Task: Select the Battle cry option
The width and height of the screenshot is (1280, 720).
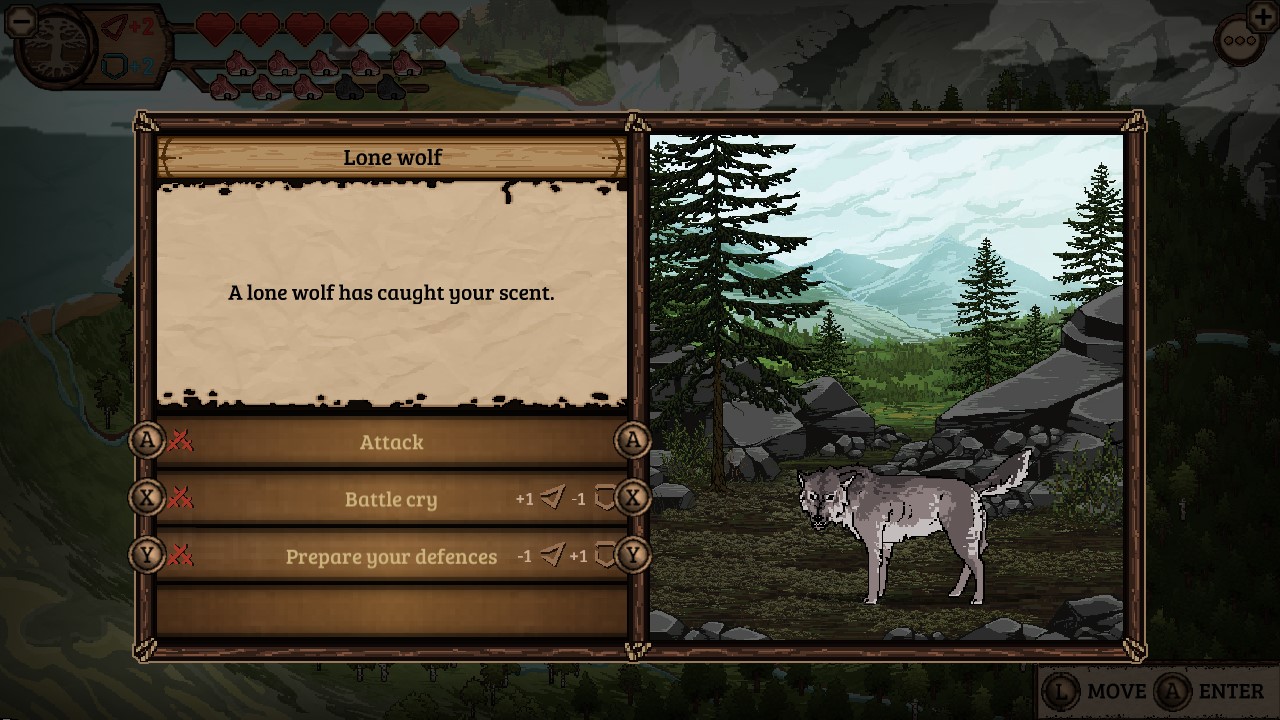Action: click(392, 499)
